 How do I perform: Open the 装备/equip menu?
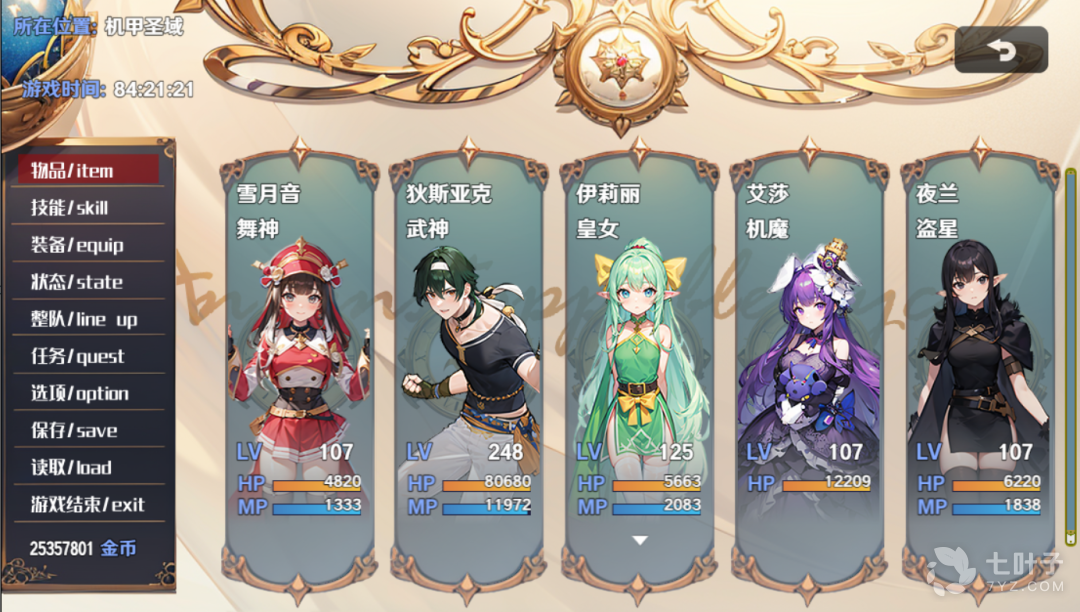pyautogui.click(x=88, y=245)
